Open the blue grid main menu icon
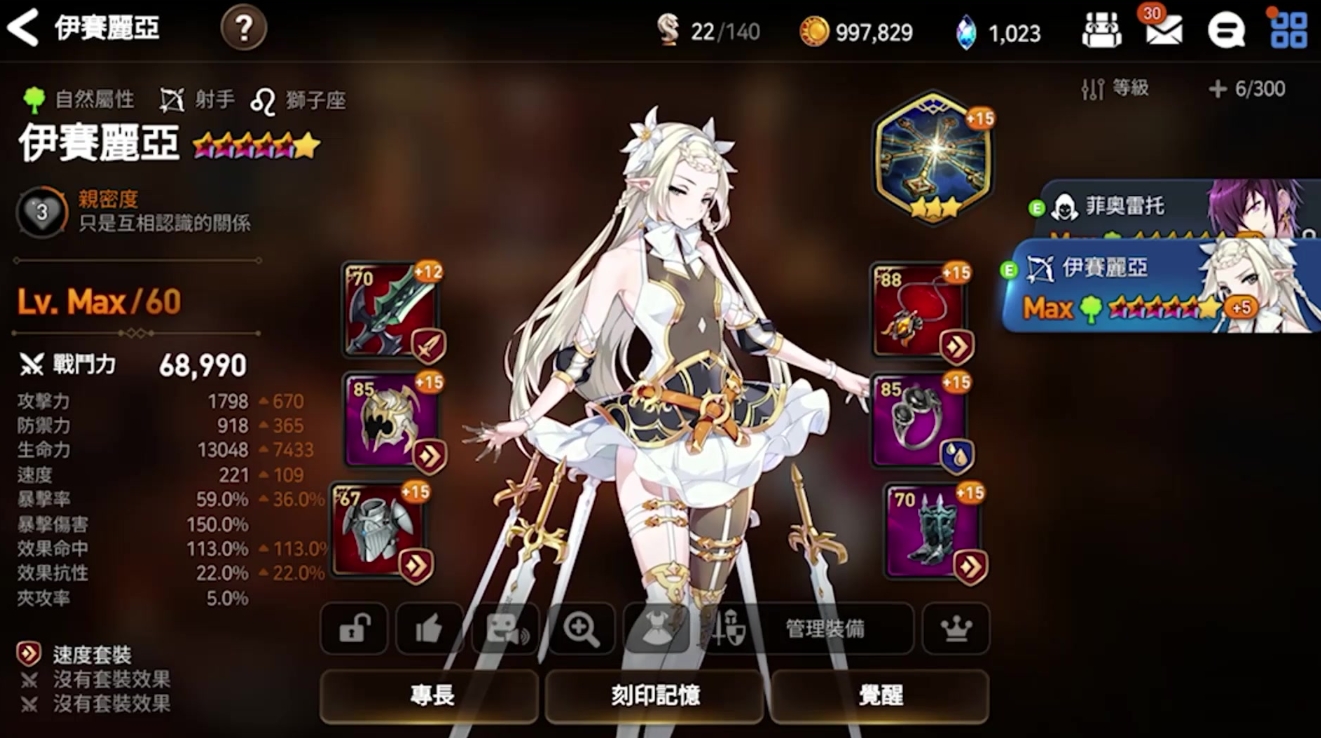This screenshot has height=738, width=1321. pos(1287,28)
